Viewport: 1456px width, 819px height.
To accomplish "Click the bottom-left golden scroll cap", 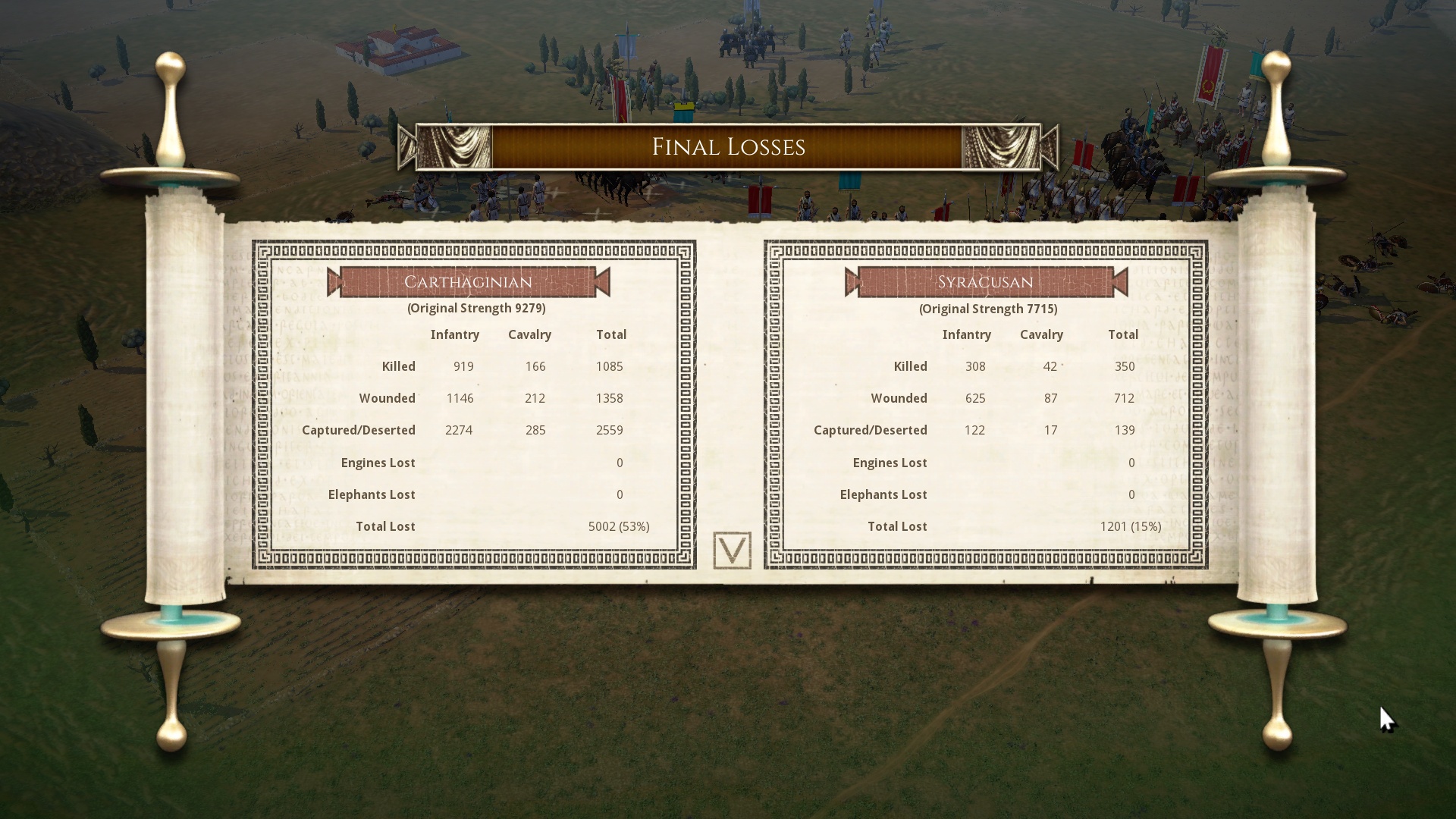I will click(x=173, y=682).
